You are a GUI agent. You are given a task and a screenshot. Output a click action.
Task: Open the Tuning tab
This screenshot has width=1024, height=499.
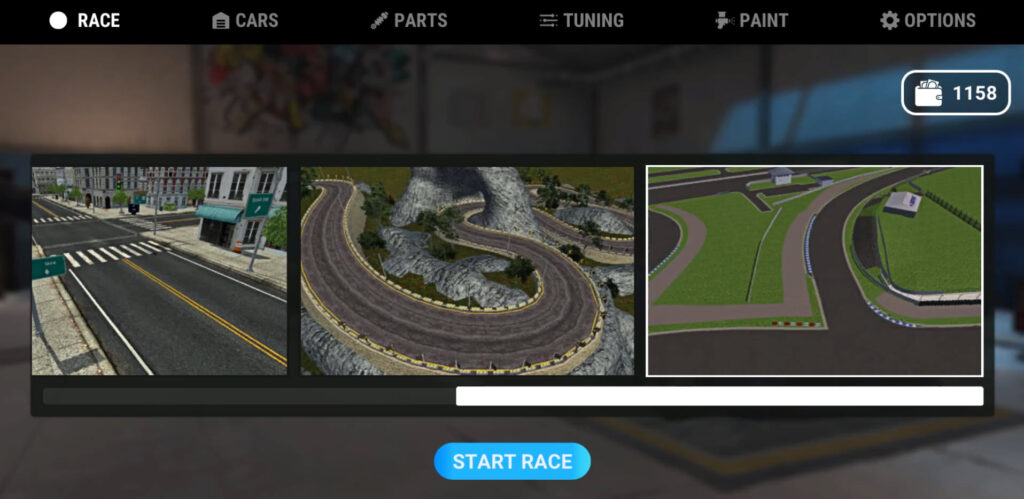pos(580,21)
